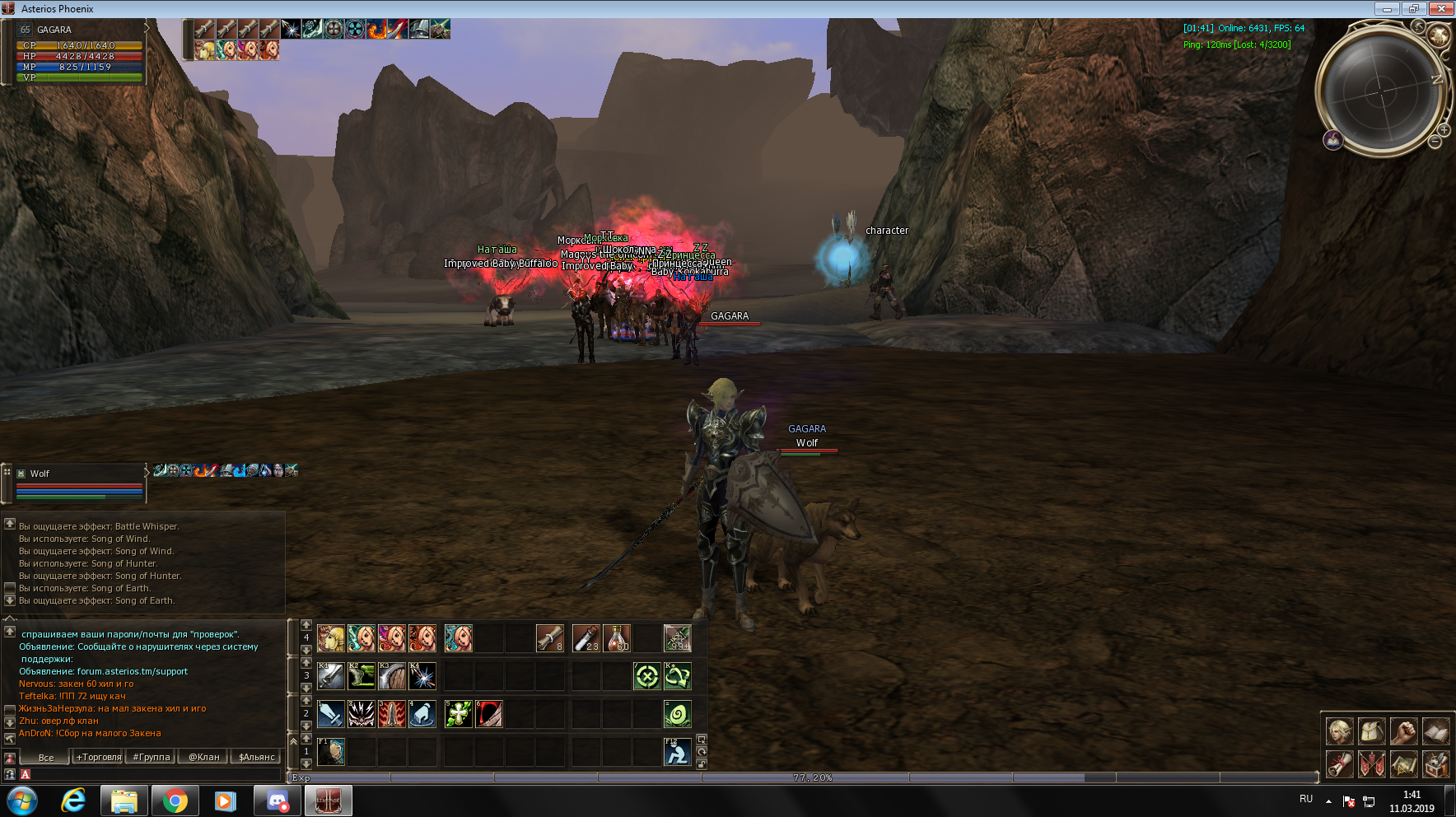Use the scroll item with count 8
Screen dimensions: 1456x817
(549, 638)
